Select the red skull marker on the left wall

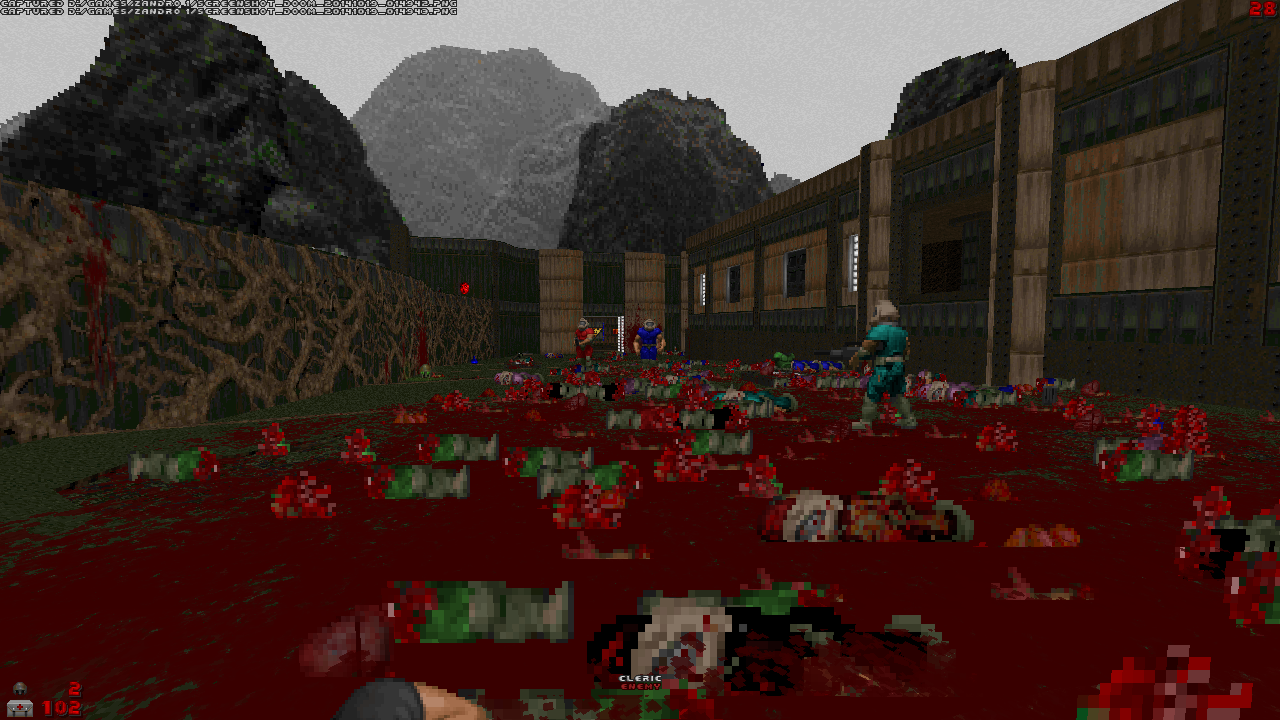tap(463, 287)
